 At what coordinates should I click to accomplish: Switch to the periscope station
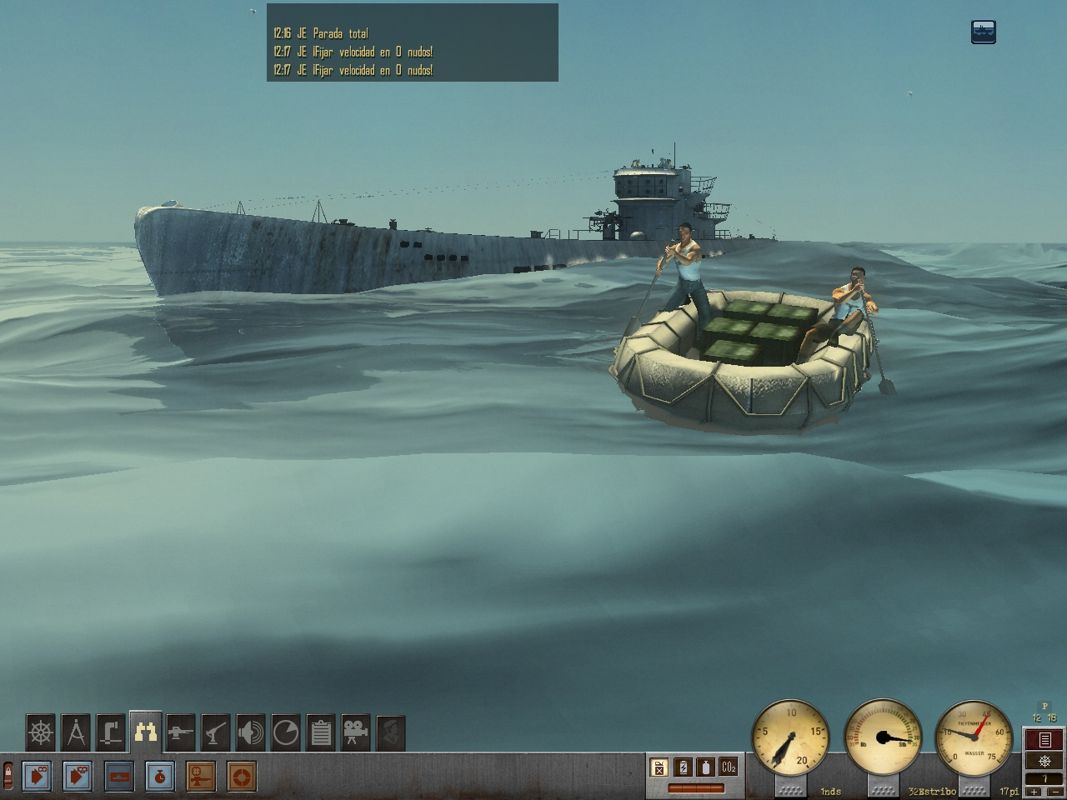pos(110,732)
